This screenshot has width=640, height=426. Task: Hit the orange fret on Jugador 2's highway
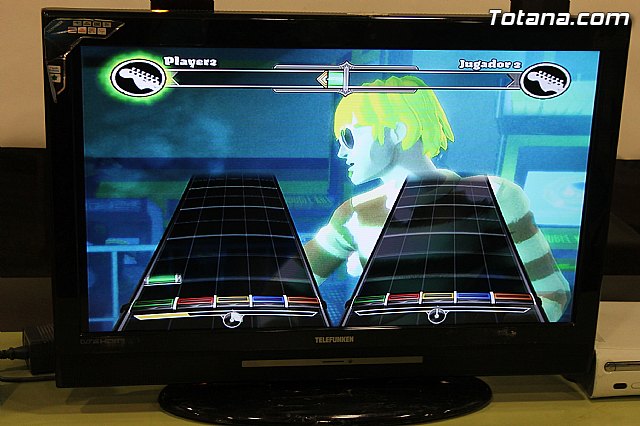click(x=514, y=298)
